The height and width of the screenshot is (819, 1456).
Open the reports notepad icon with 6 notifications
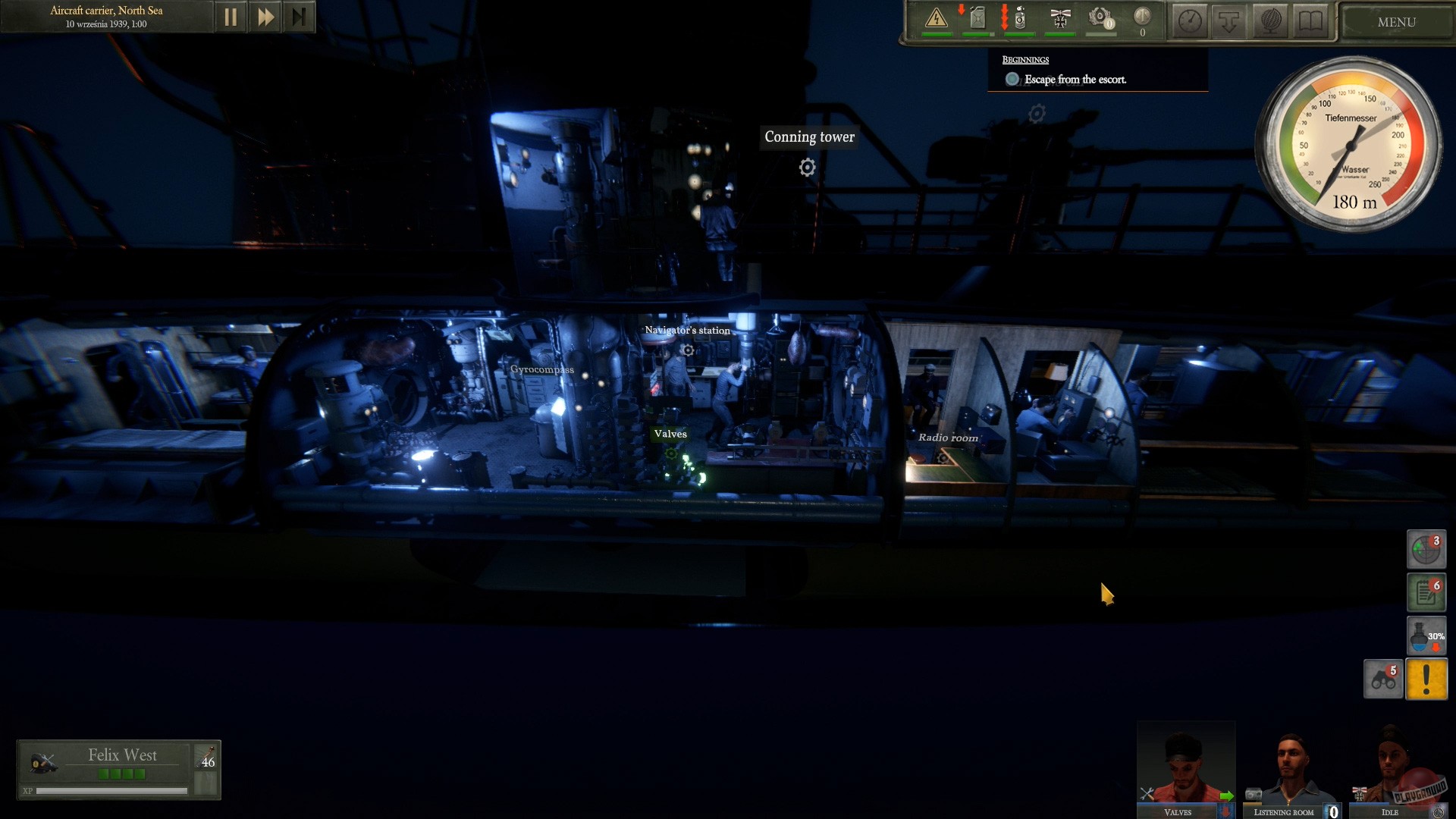(x=1426, y=592)
